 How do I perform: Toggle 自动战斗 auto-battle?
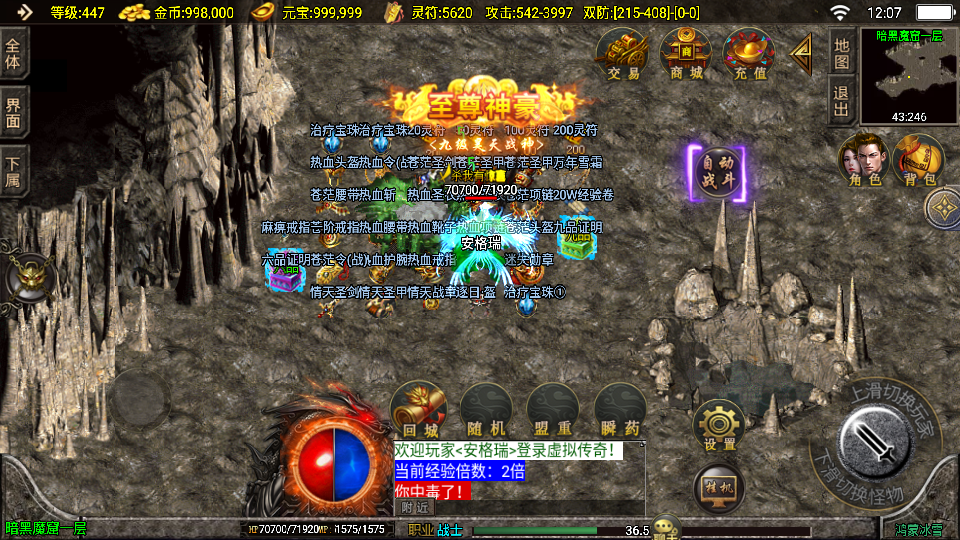click(x=717, y=173)
